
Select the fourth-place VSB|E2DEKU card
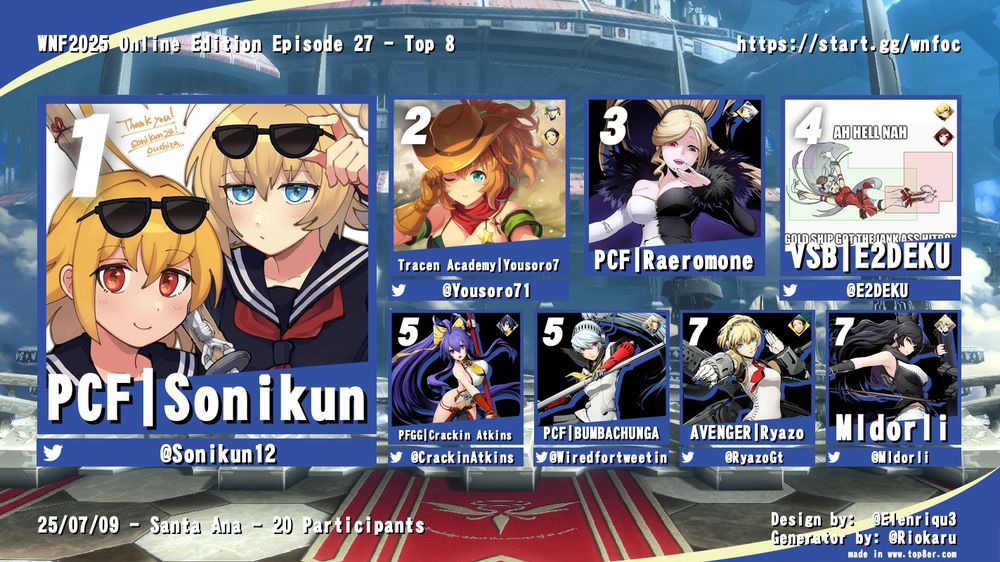pos(871,187)
